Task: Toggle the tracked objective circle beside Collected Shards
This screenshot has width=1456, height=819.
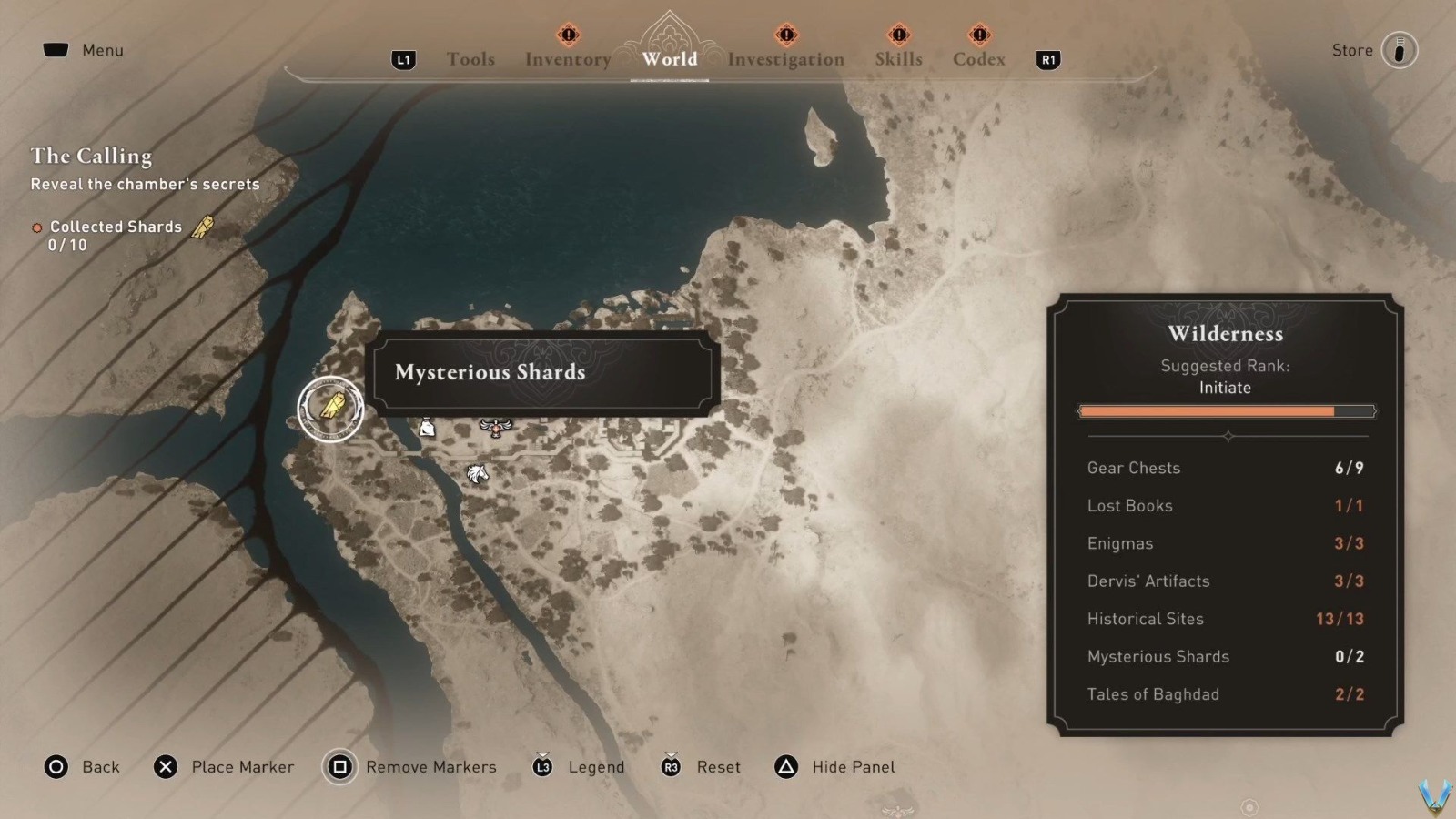Action: (x=37, y=227)
